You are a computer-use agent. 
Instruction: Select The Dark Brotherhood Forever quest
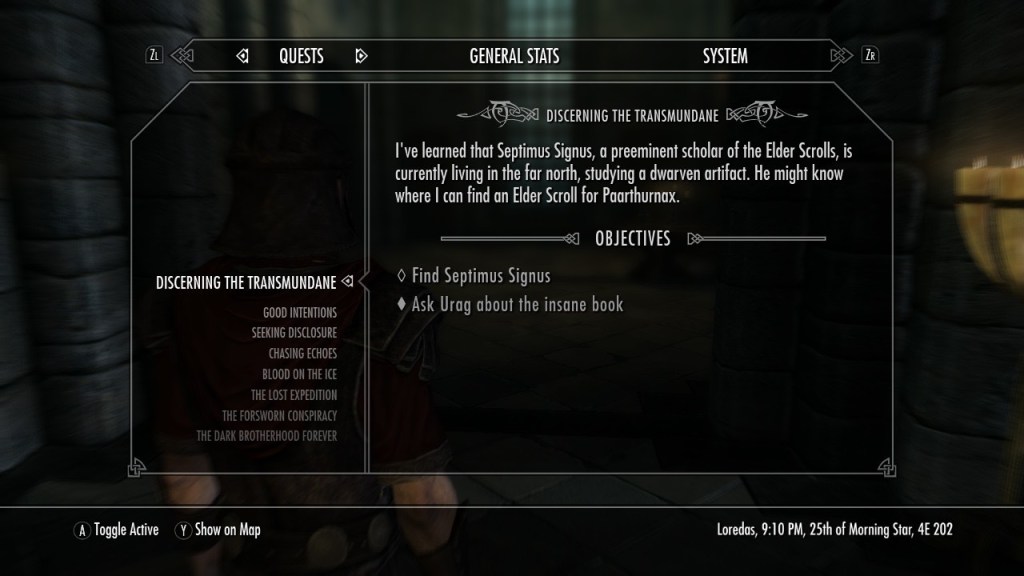(266, 436)
